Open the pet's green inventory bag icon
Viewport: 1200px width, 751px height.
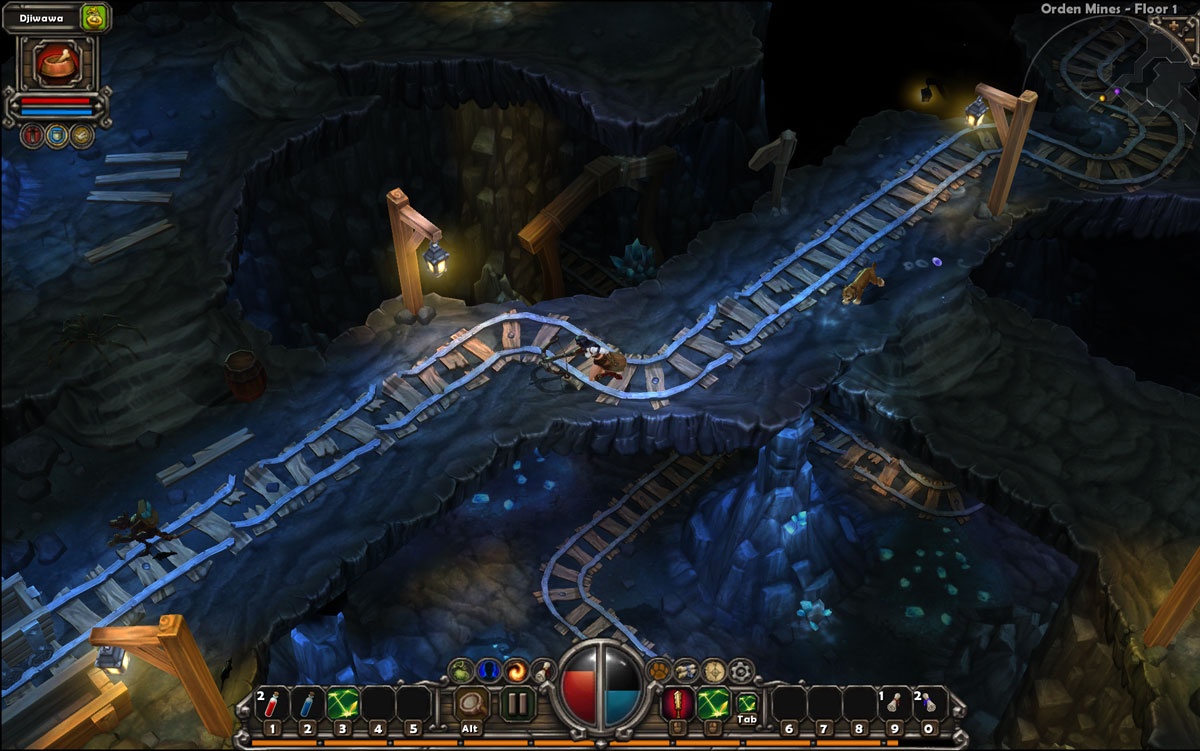(x=94, y=16)
